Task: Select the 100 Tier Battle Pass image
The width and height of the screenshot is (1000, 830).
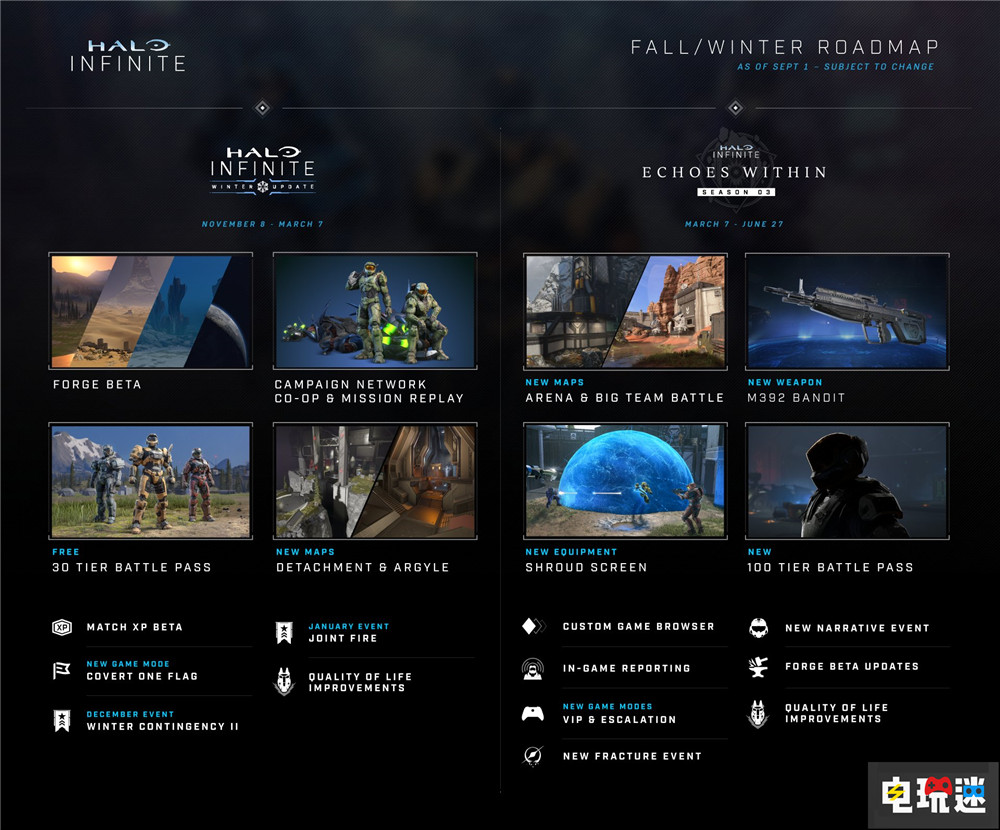Action: pos(847,481)
